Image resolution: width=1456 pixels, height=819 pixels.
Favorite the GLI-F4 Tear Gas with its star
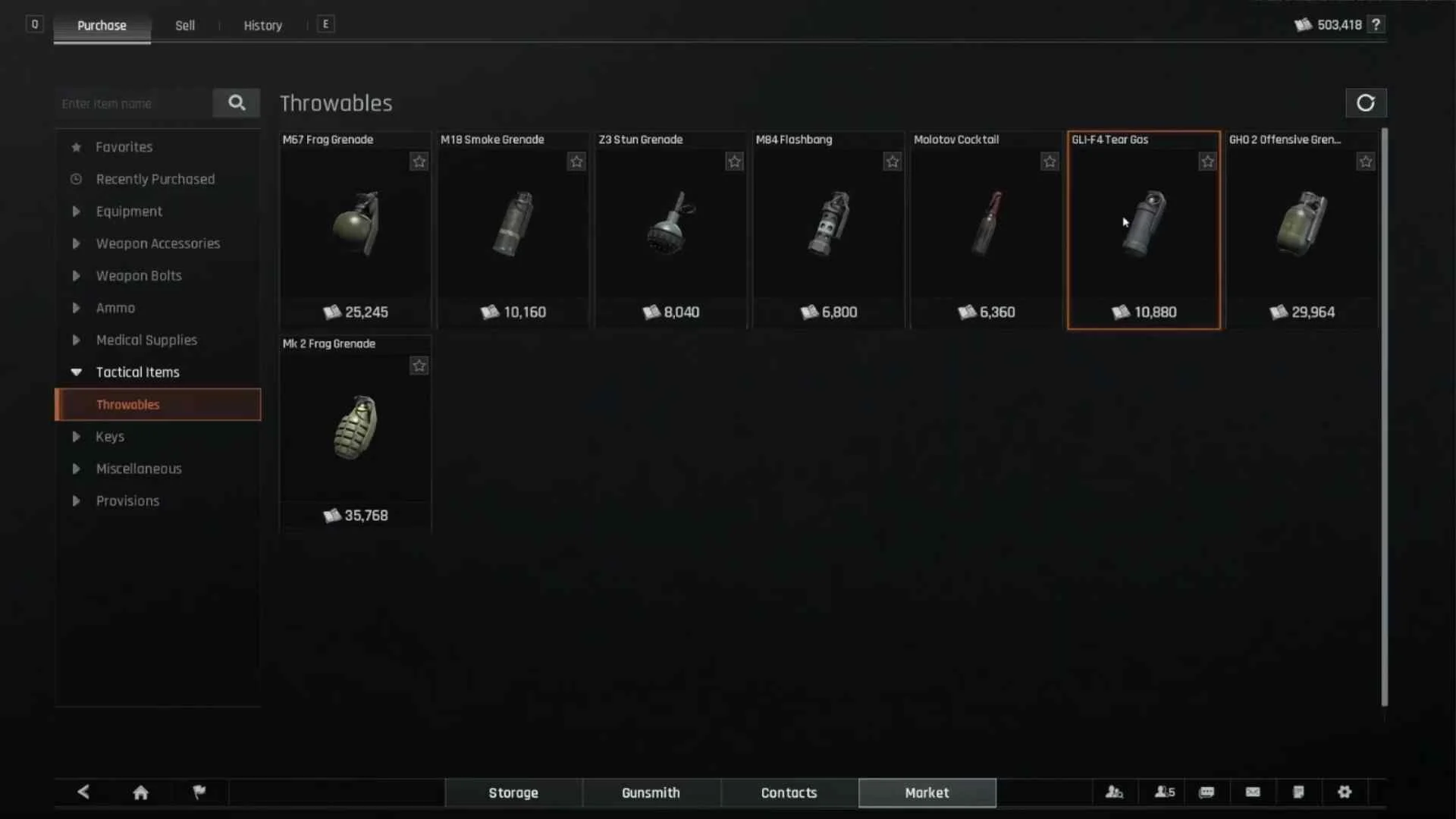[x=1207, y=161]
